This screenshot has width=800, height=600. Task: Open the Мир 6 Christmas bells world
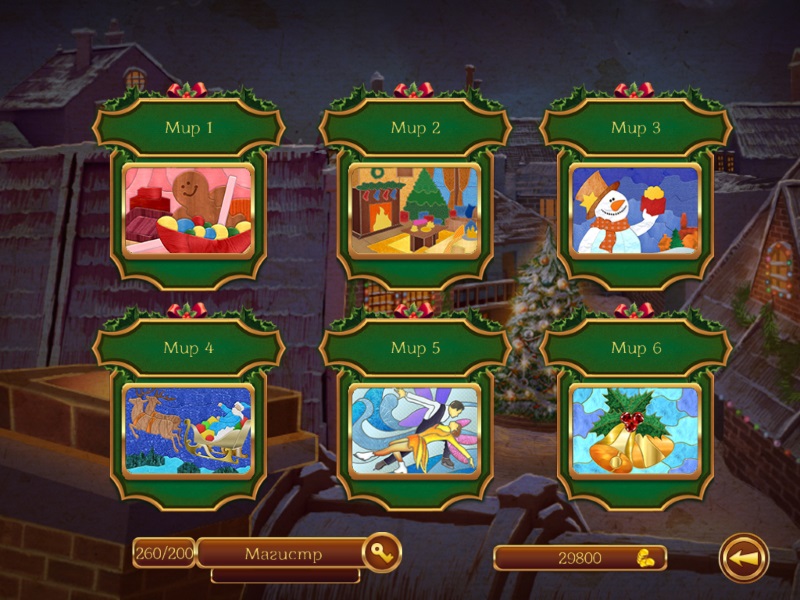(635, 430)
